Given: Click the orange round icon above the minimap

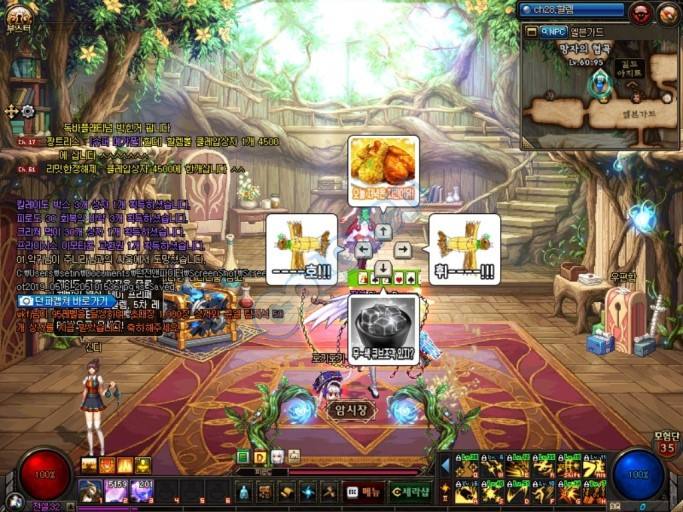Looking at the screenshot, I should tap(666, 12).
